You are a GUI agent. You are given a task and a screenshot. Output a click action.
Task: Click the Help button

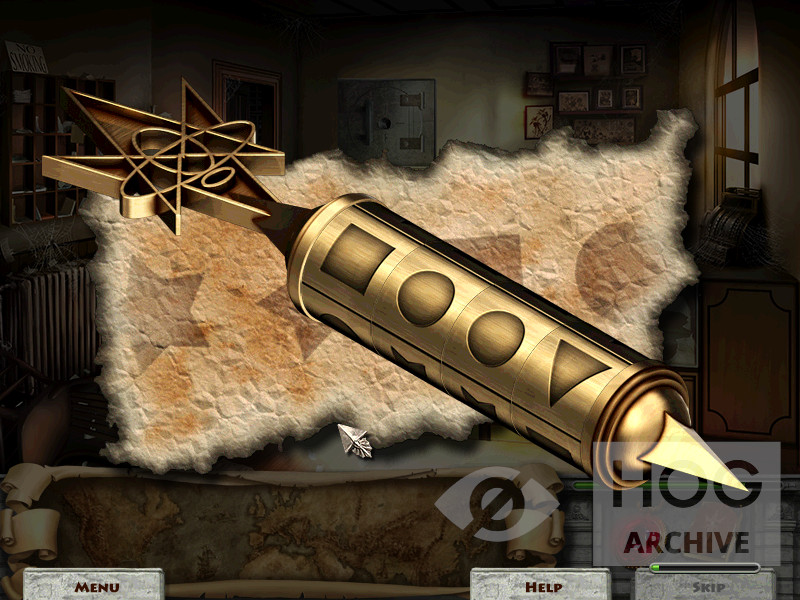(x=542, y=586)
